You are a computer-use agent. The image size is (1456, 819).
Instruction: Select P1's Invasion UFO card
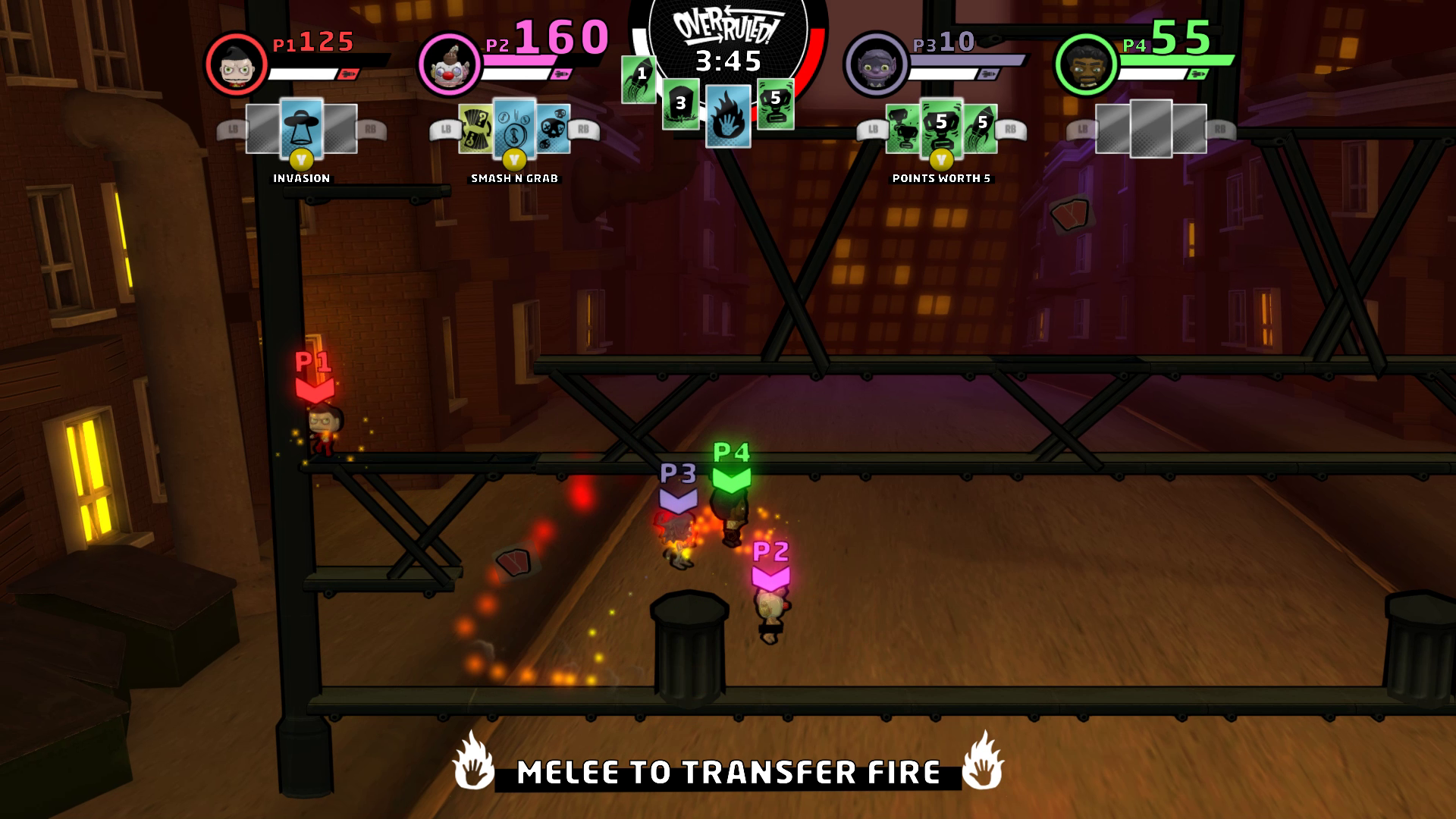[302, 127]
